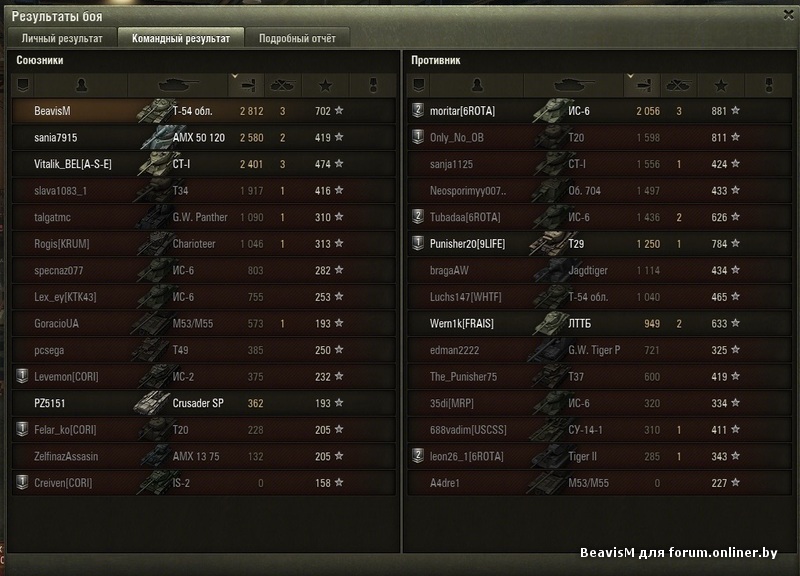
Task: Pick ally PZ5151 on Crusader SP
Action: (204, 403)
